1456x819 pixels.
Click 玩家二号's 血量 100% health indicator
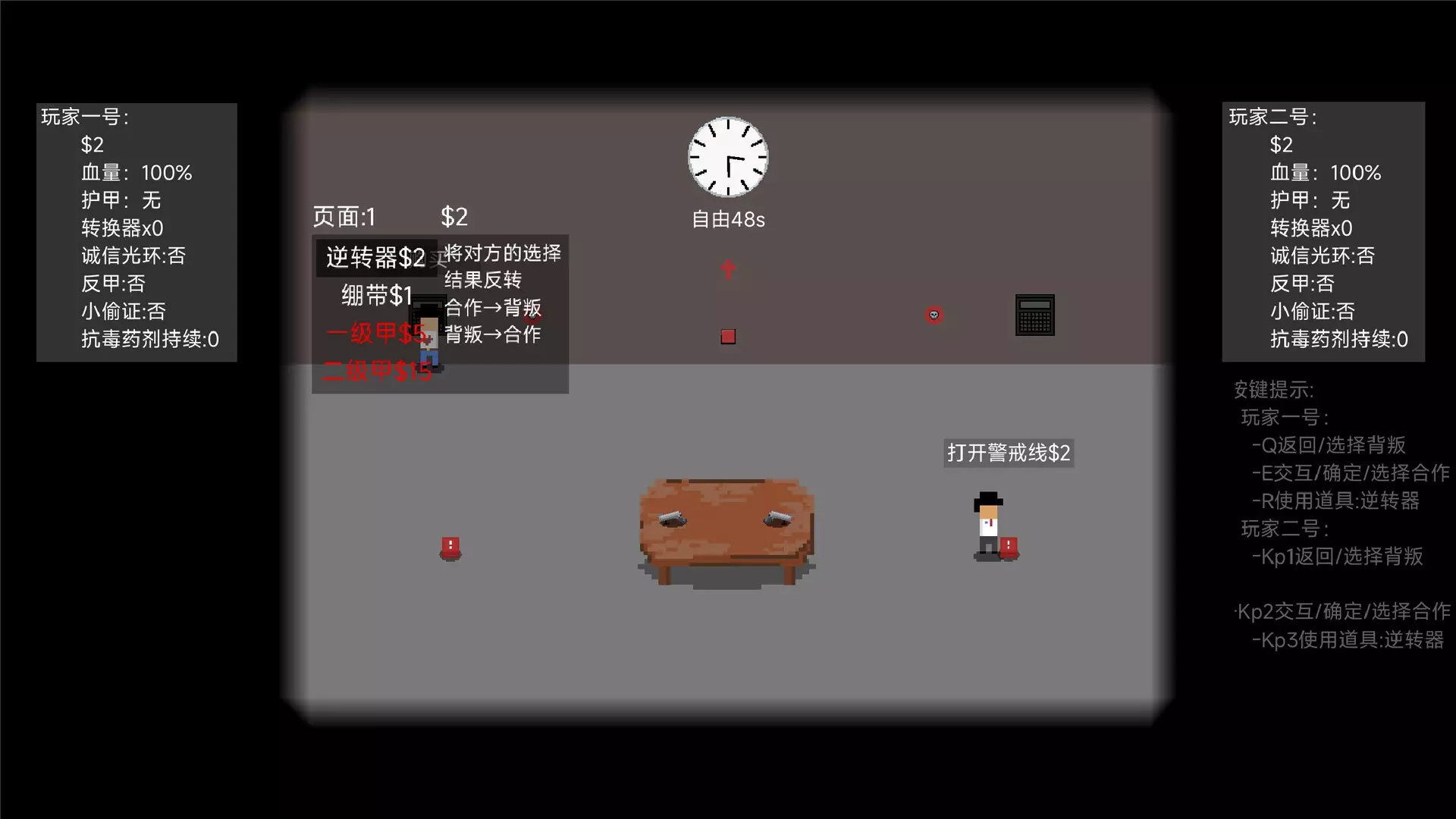coord(1325,173)
